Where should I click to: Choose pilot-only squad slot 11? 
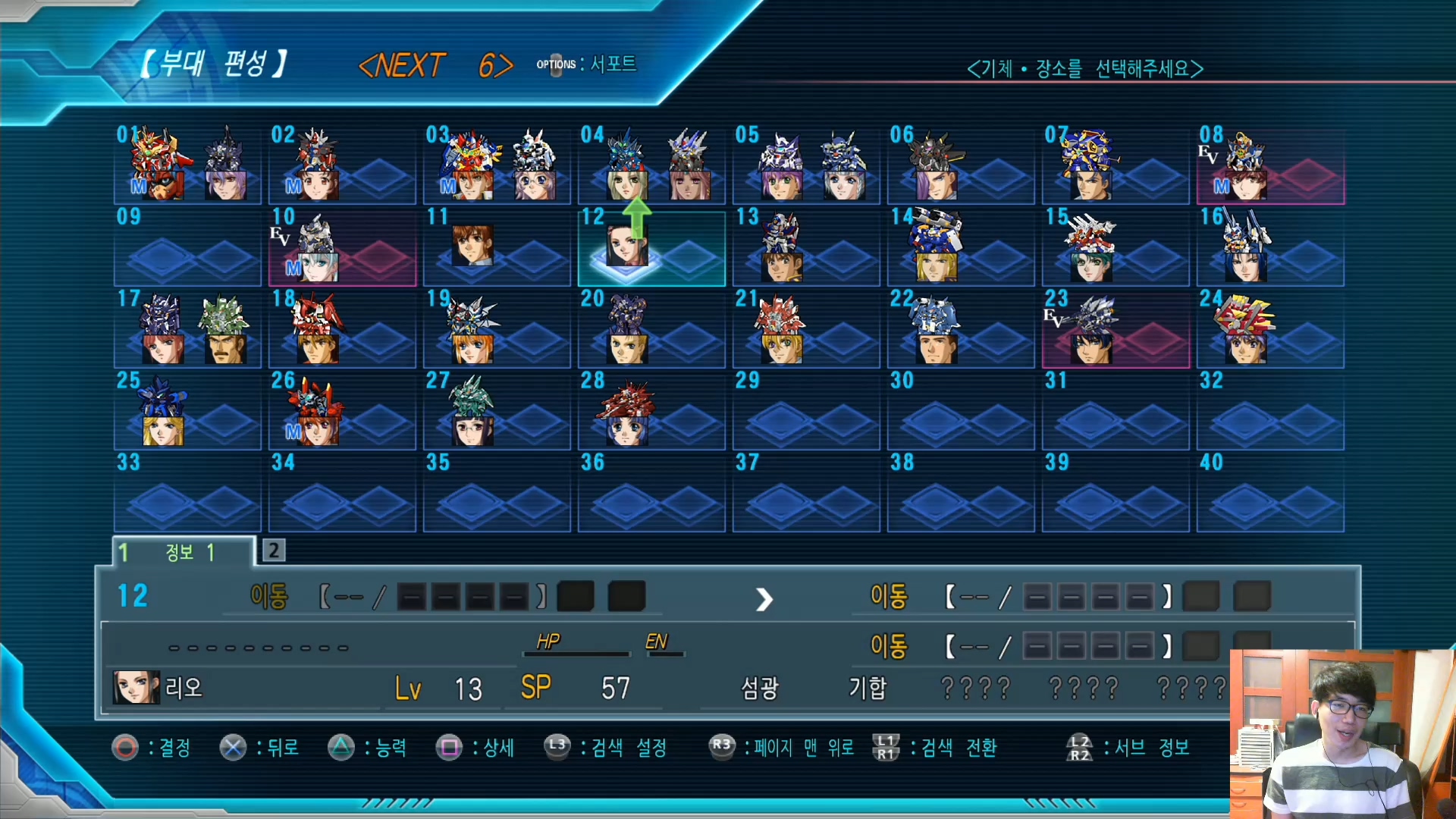[x=497, y=248]
